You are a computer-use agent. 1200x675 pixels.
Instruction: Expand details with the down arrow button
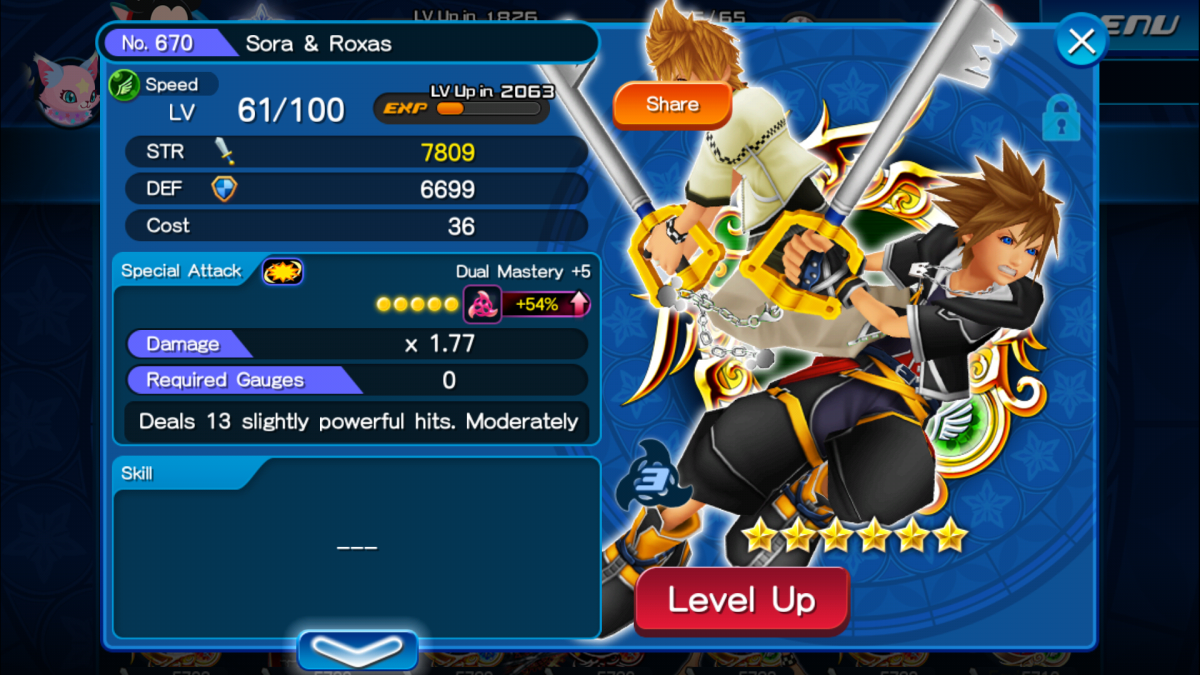coord(358,650)
